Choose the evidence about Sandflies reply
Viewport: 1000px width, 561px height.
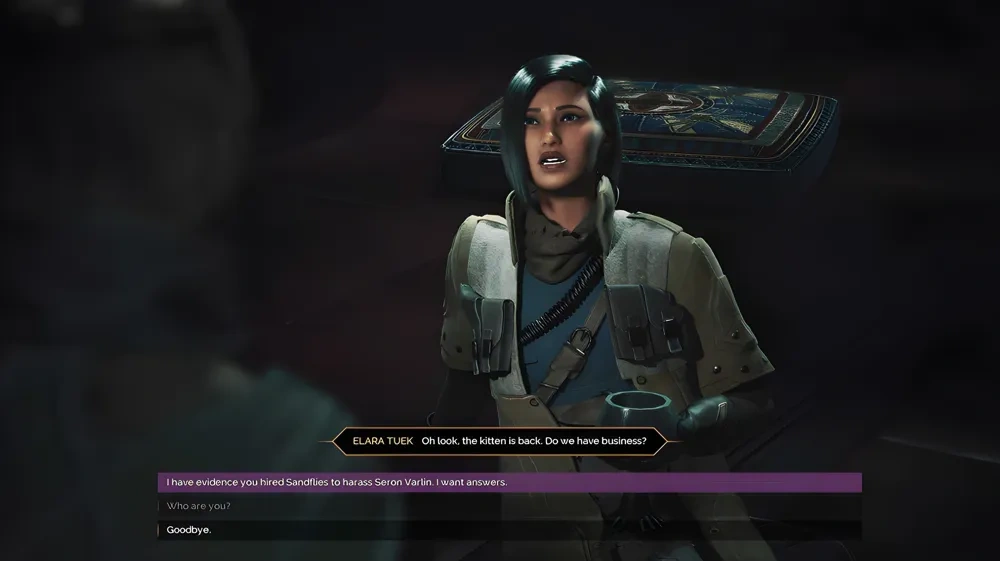point(337,482)
